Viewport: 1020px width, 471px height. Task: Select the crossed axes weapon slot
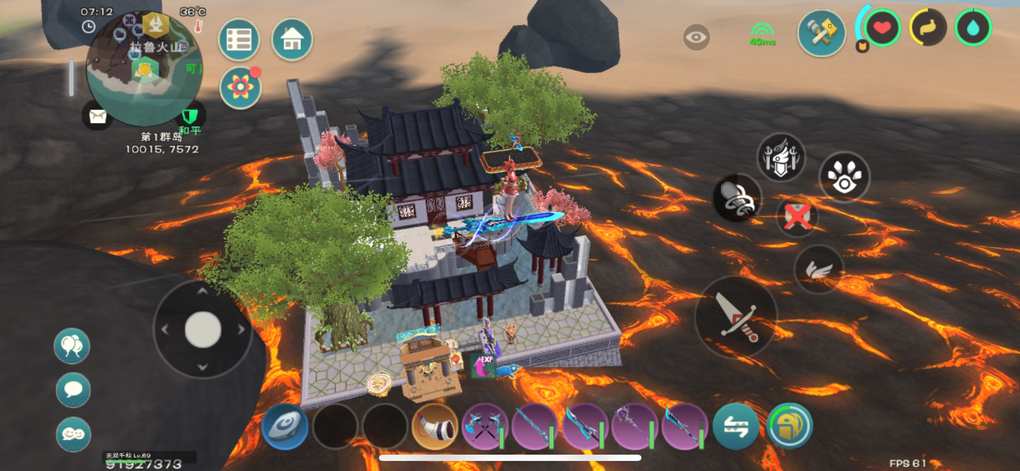[484, 427]
